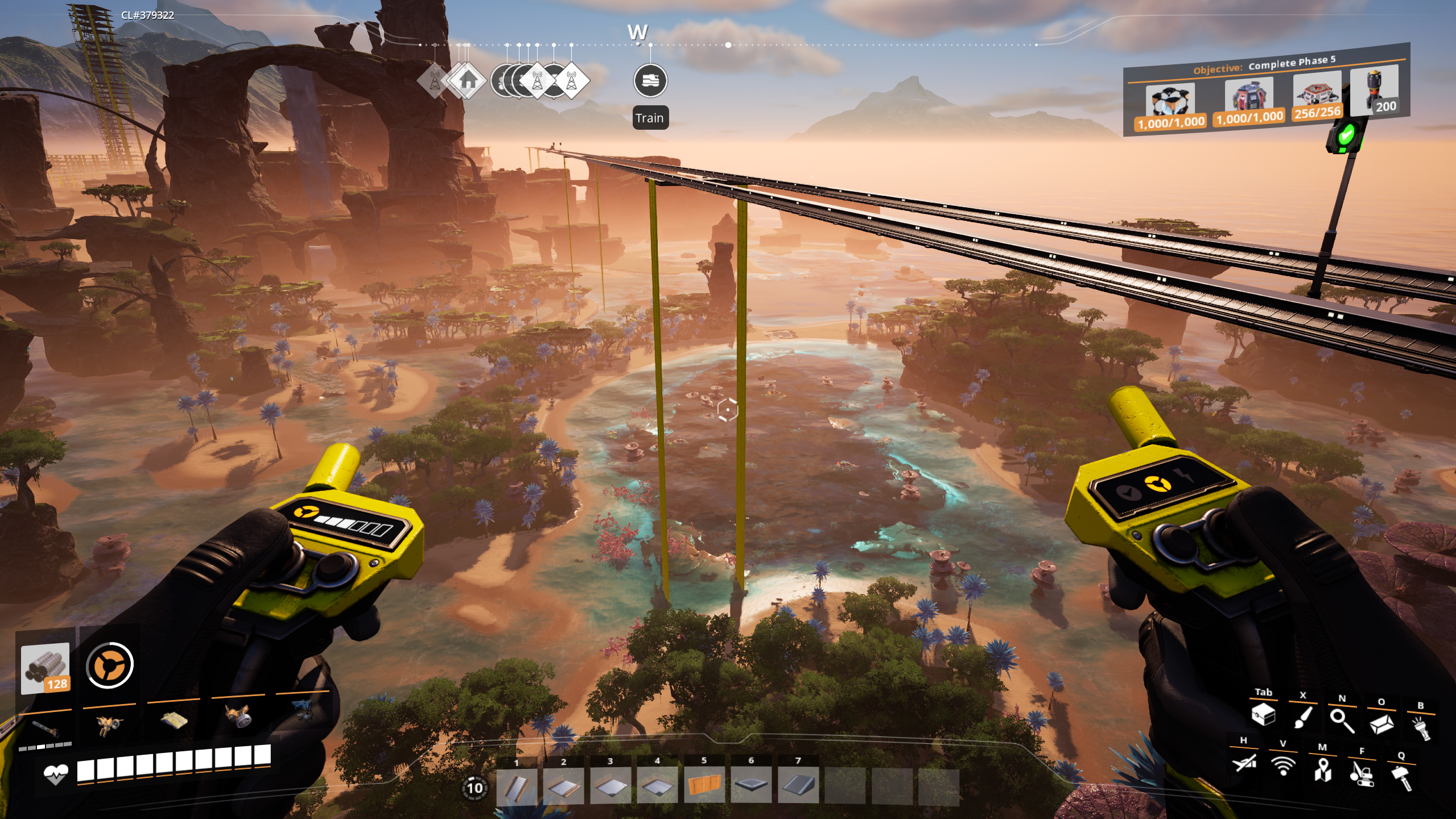Select the dark foundation in hotbar slot 6
Image resolution: width=1456 pixels, height=819 pixels.
point(750,786)
